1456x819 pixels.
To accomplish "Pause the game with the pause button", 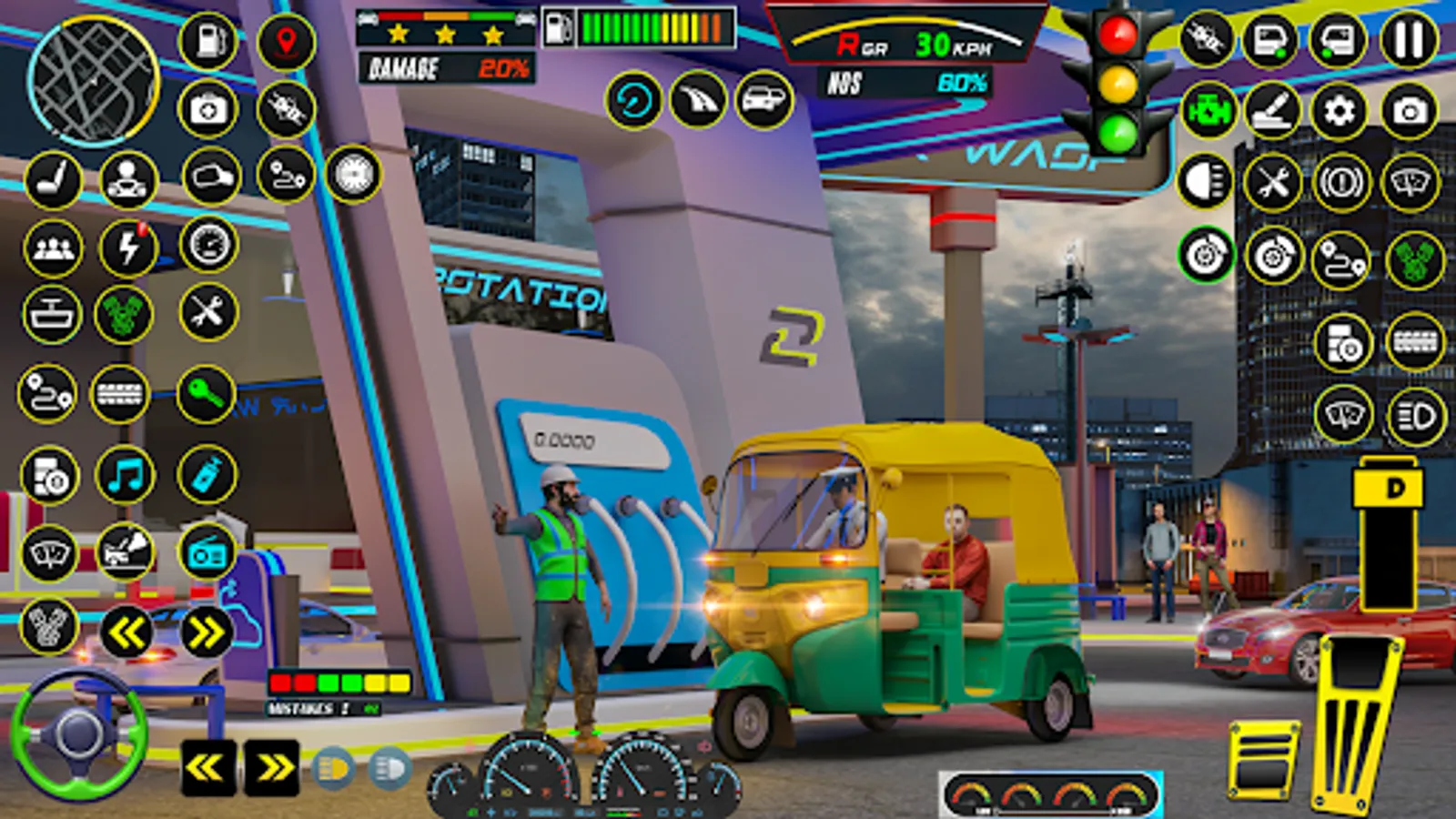I will (x=1409, y=41).
